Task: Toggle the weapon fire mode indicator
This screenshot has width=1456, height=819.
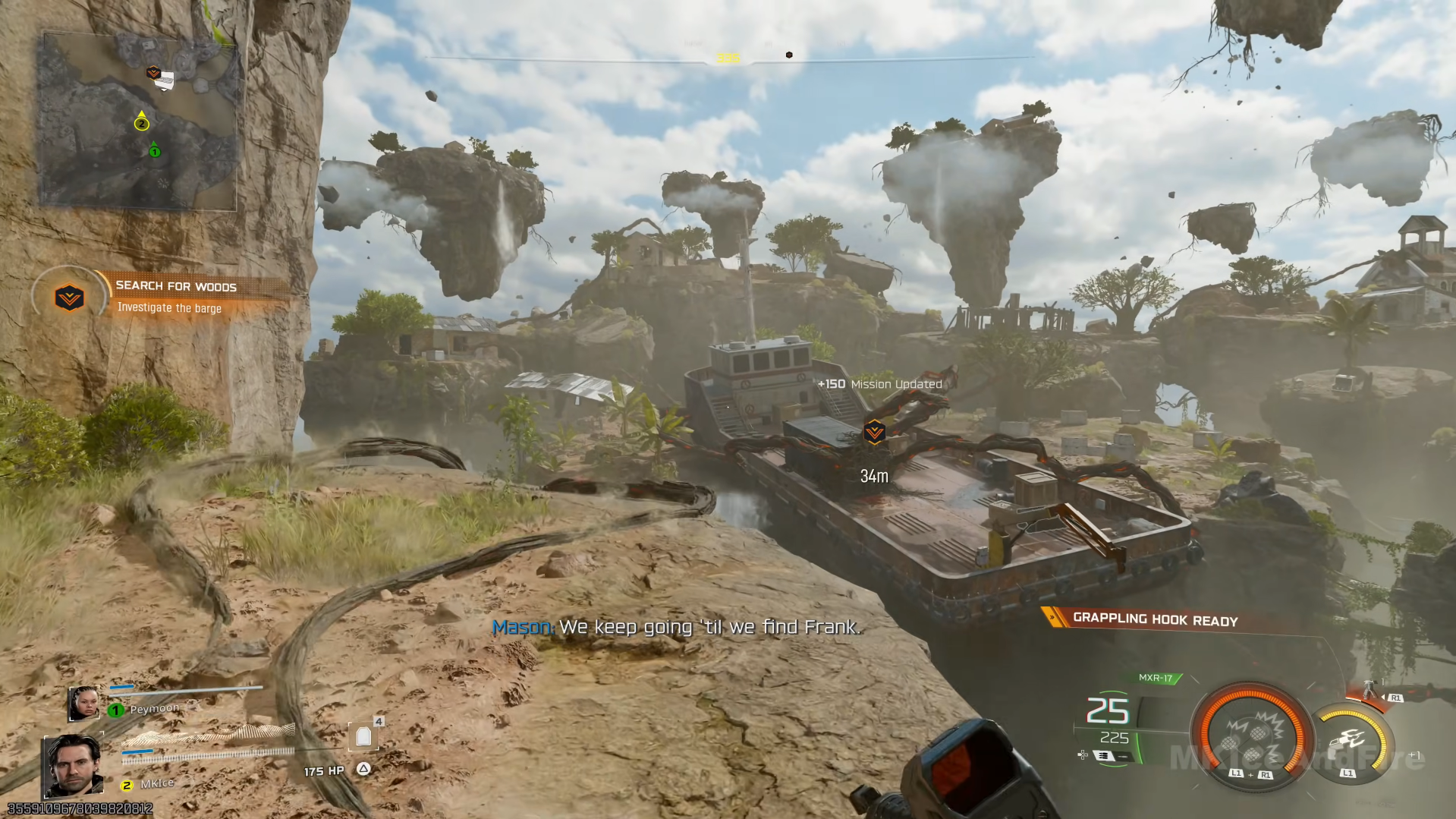Action: (x=1102, y=755)
